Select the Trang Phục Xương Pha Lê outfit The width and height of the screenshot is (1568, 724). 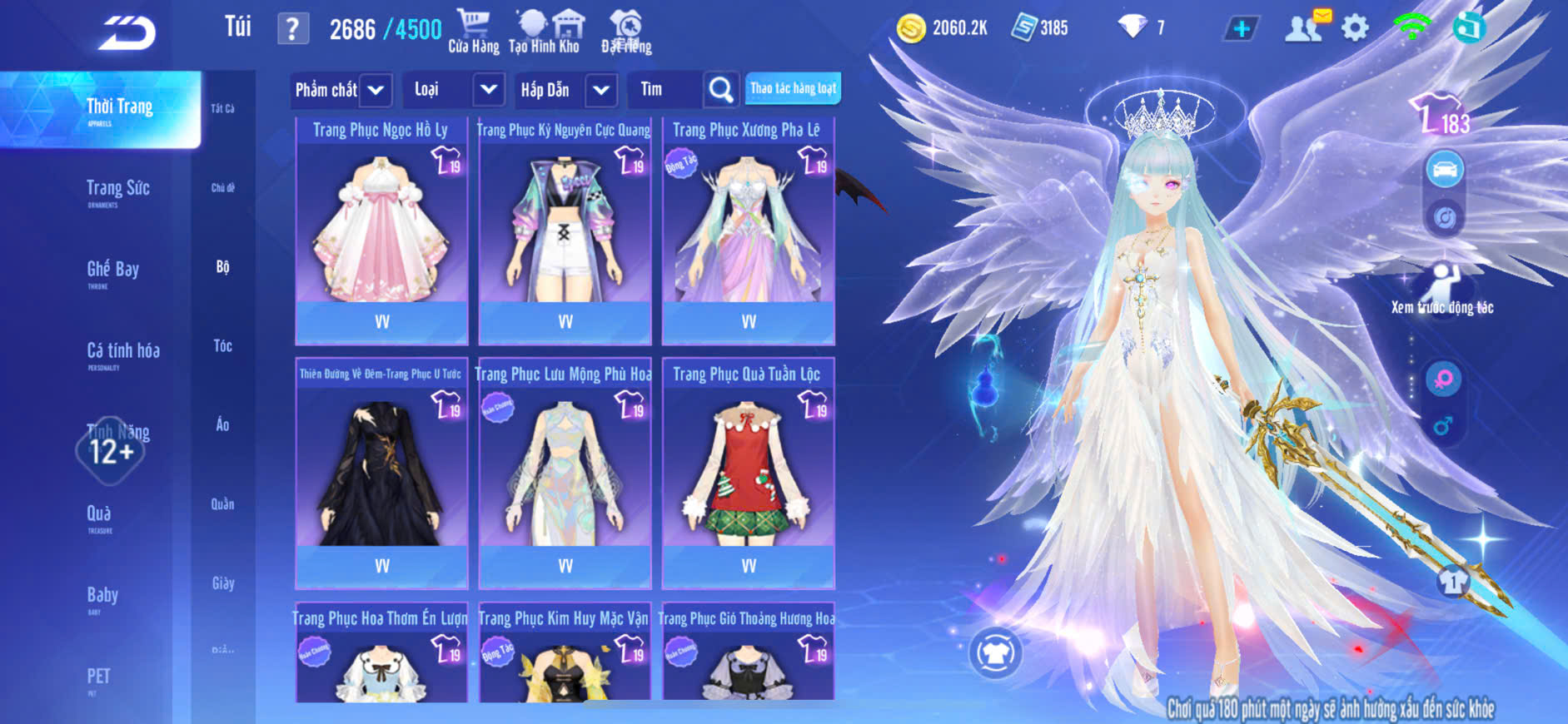[x=748, y=231]
